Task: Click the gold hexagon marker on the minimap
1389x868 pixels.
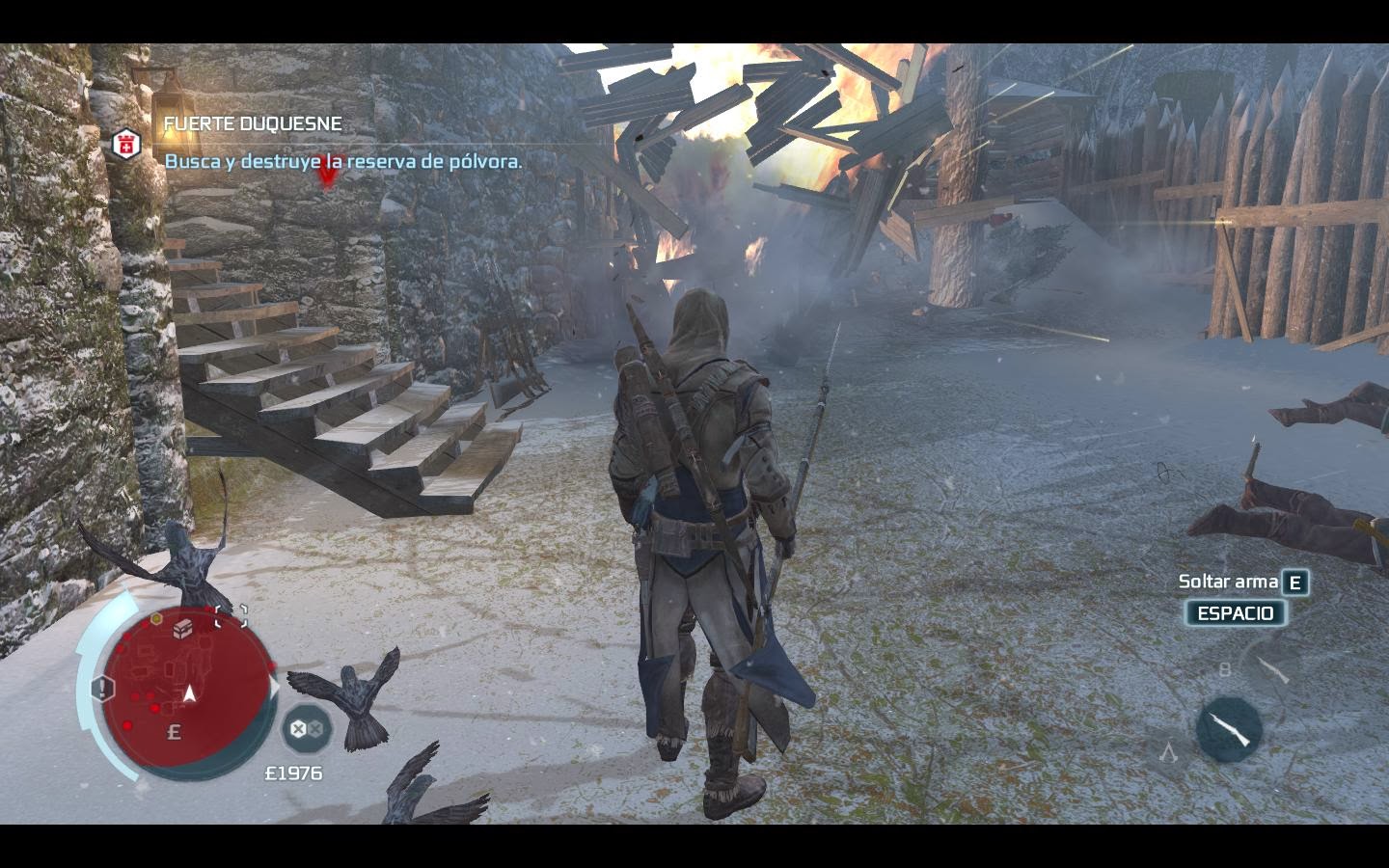Action: (x=156, y=618)
